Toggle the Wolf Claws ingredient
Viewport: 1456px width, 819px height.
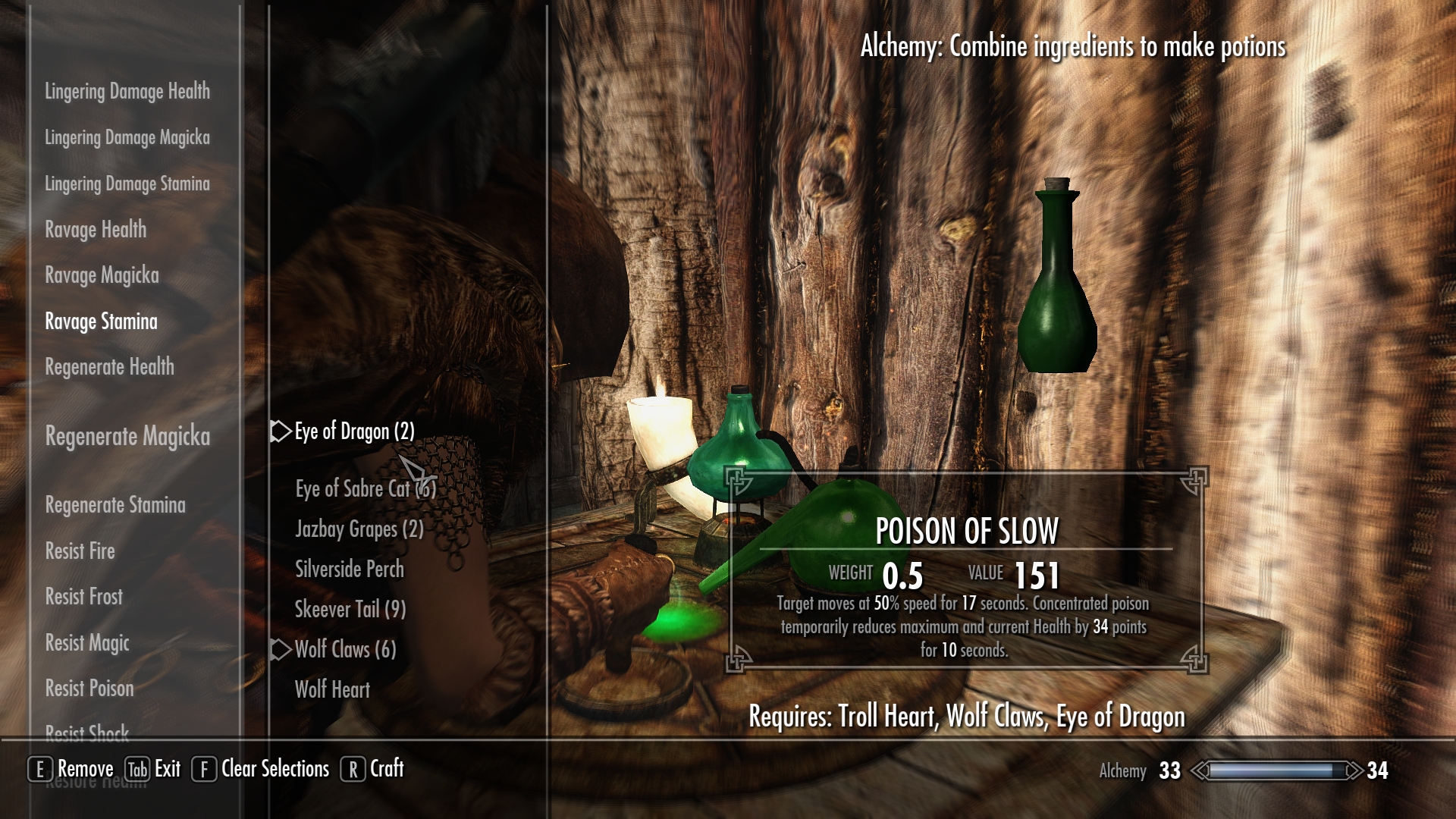tap(345, 650)
